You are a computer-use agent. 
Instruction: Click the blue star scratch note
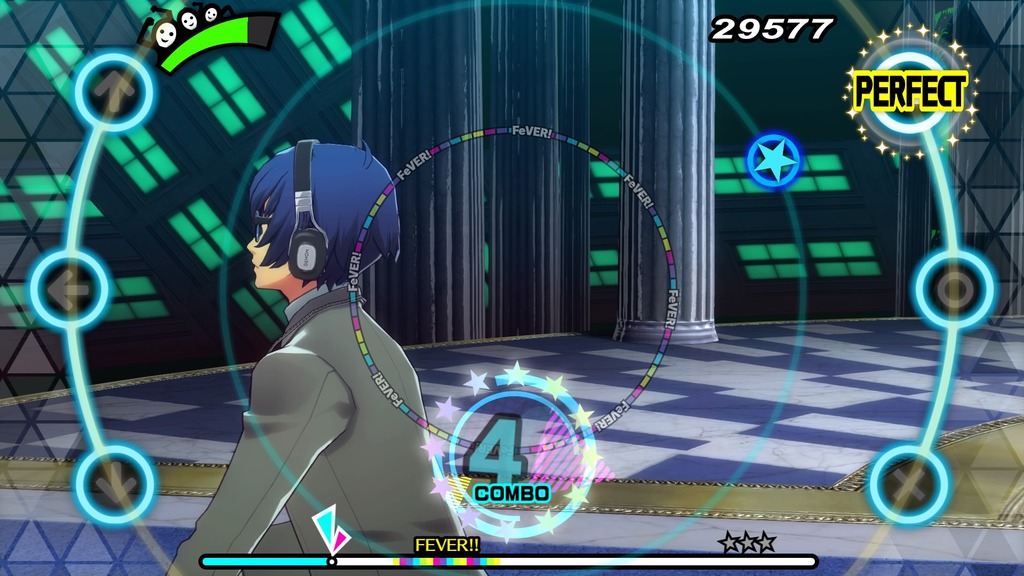[773, 159]
